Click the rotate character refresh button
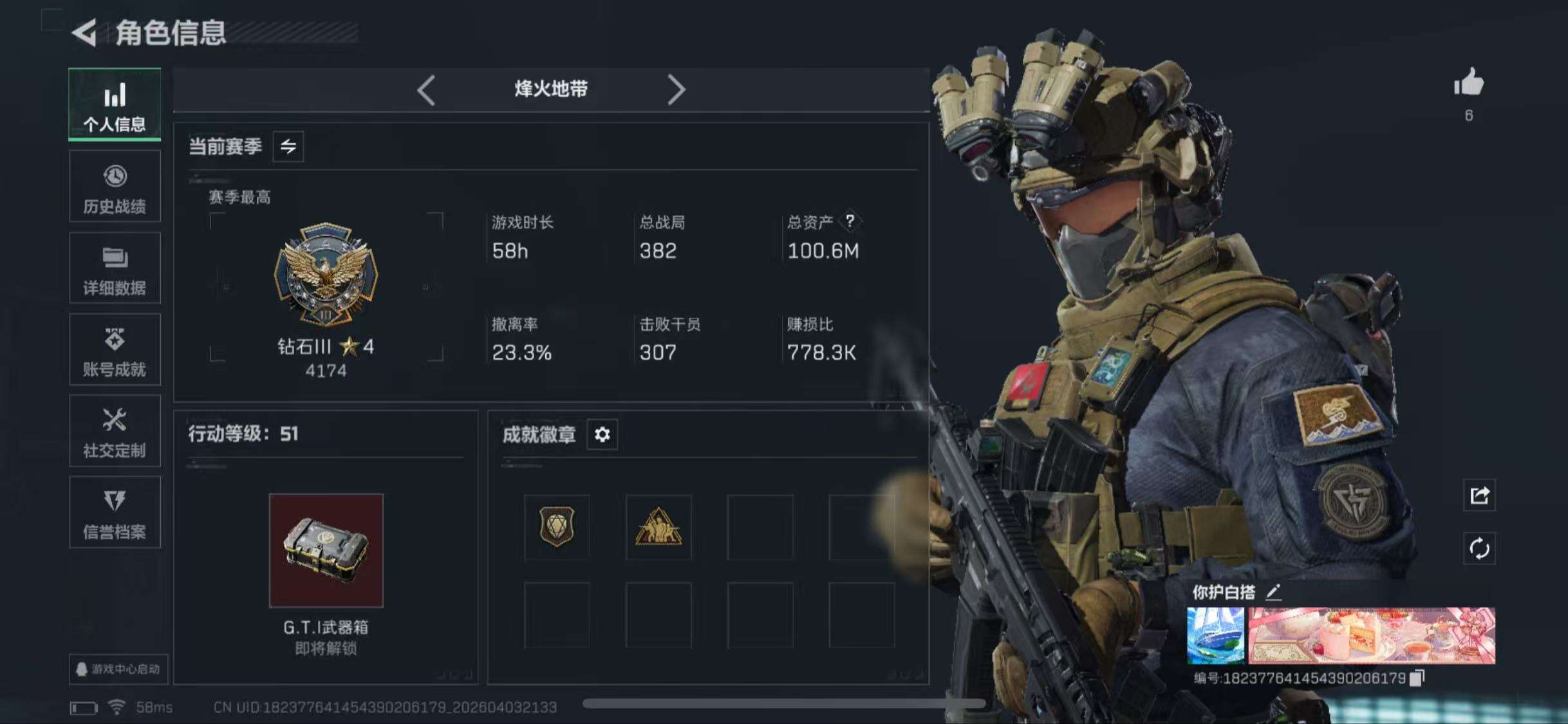 click(x=1479, y=549)
